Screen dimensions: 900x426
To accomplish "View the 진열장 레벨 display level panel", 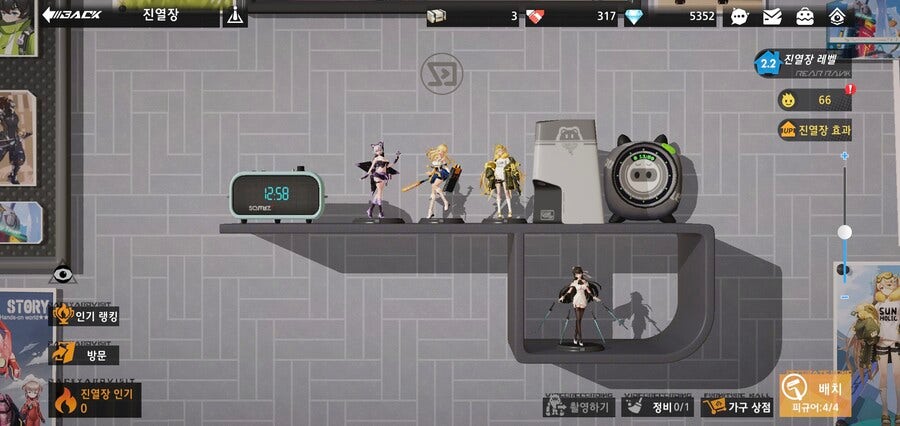I will click(x=805, y=64).
